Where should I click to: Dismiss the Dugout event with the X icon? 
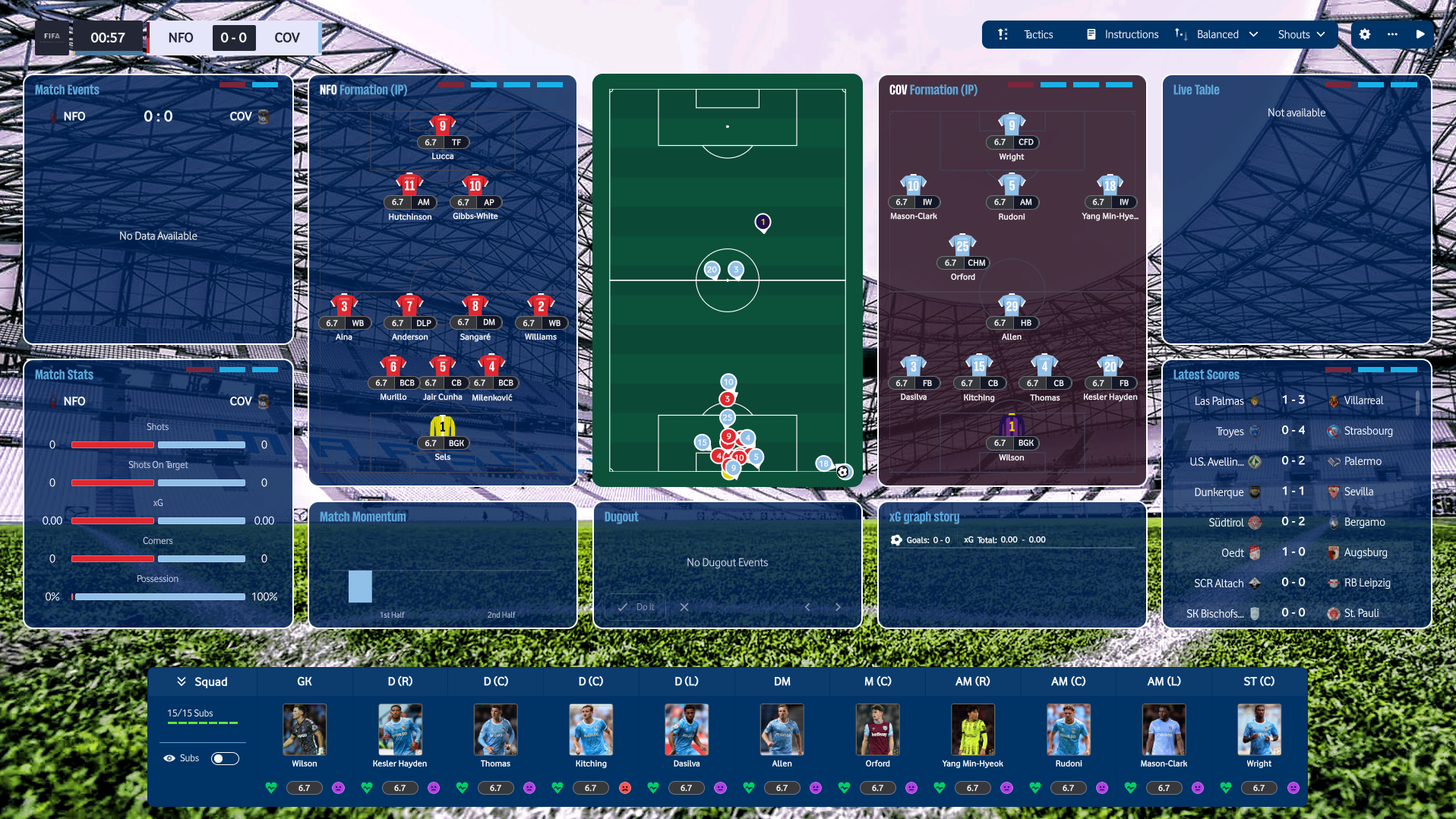coord(684,607)
